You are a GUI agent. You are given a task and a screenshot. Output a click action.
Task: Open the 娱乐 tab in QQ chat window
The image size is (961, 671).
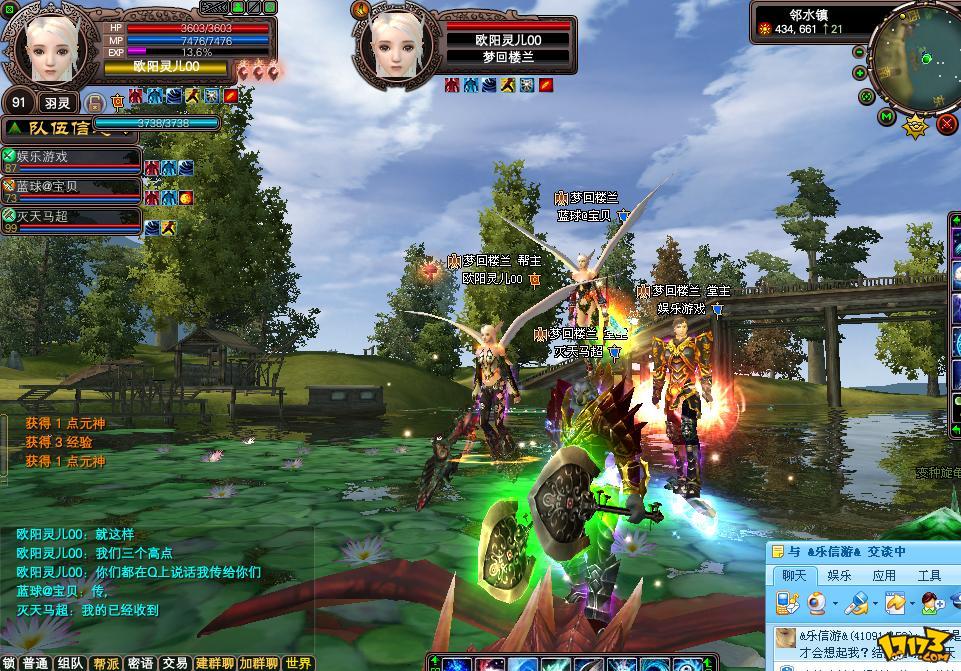click(x=839, y=576)
